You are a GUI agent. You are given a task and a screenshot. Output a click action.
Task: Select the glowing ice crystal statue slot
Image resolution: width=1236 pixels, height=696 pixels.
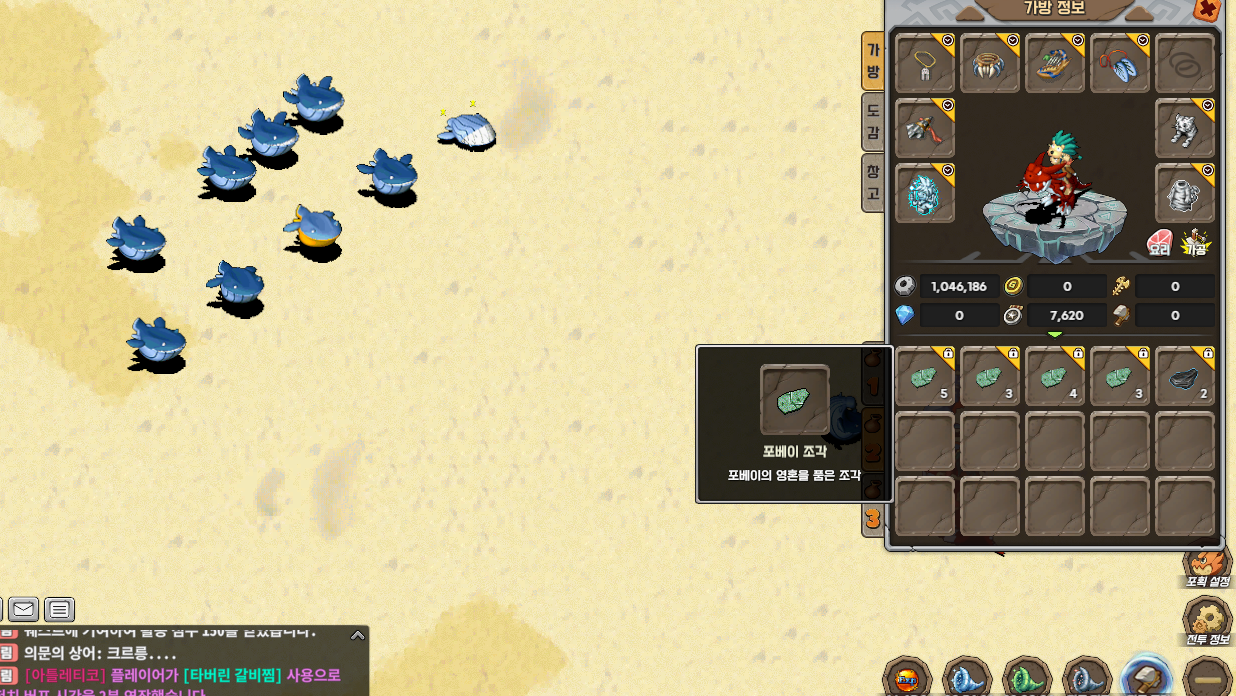[925, 193]
